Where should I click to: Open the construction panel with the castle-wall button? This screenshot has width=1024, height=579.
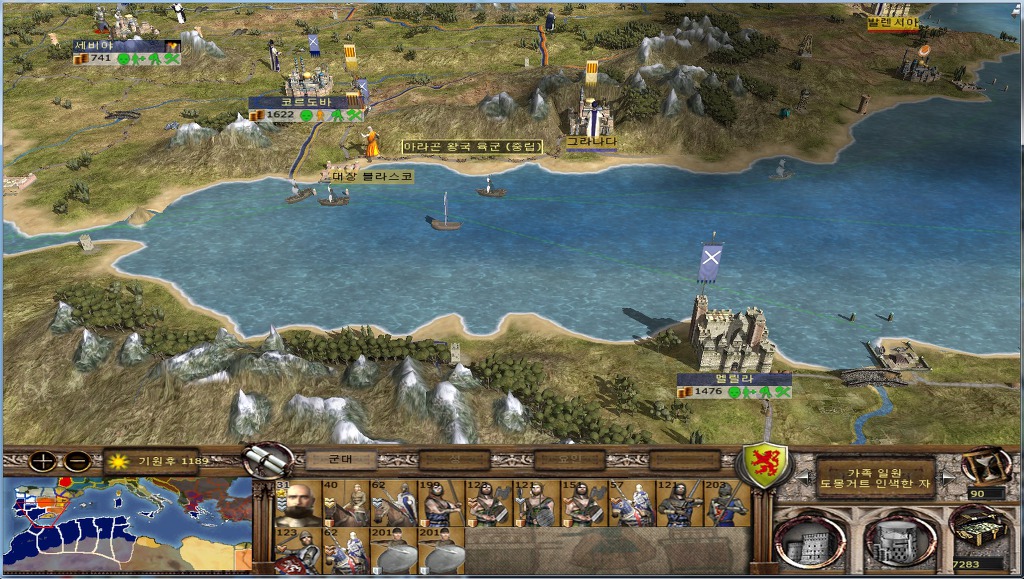click(808, 539)
